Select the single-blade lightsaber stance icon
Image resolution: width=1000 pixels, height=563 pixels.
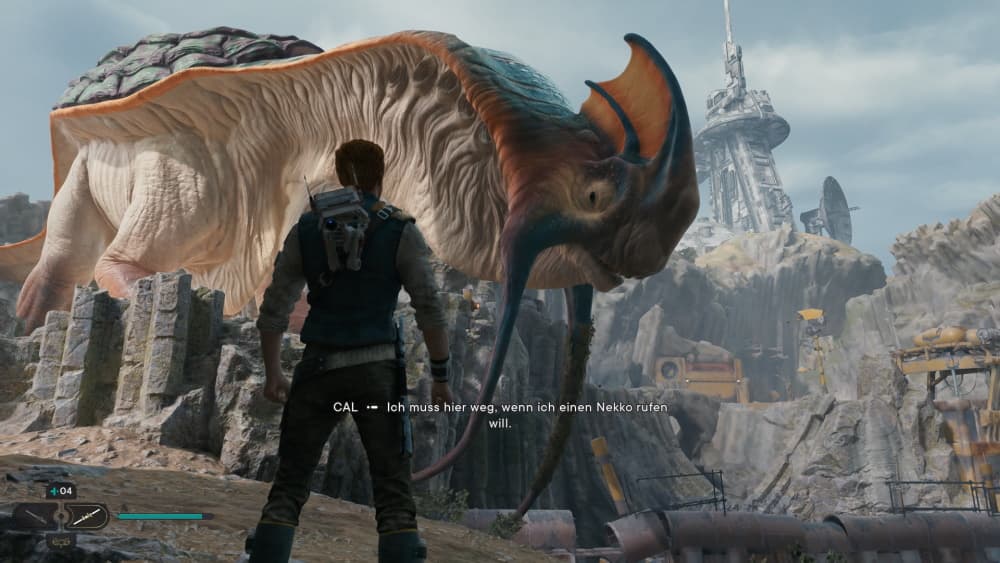click(x=34, y=517)
